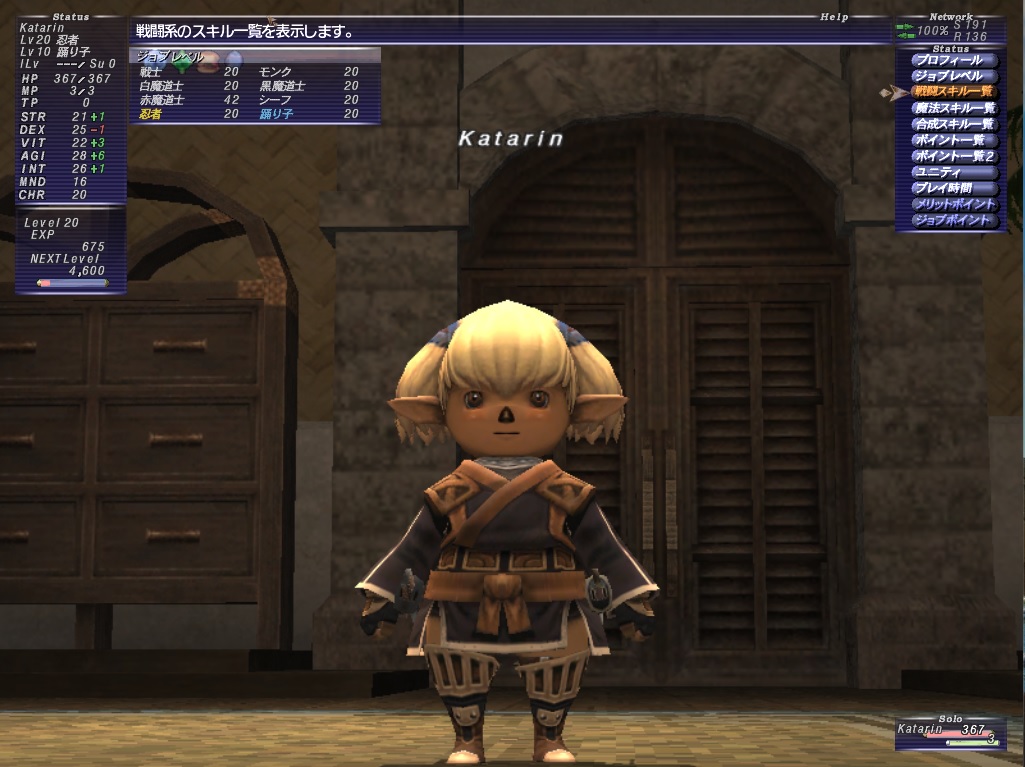Show the 魔法スキル一覧 magic skills list
Image resolution: width=1025 pixels, height=767 pixels.
click(953, 108)
